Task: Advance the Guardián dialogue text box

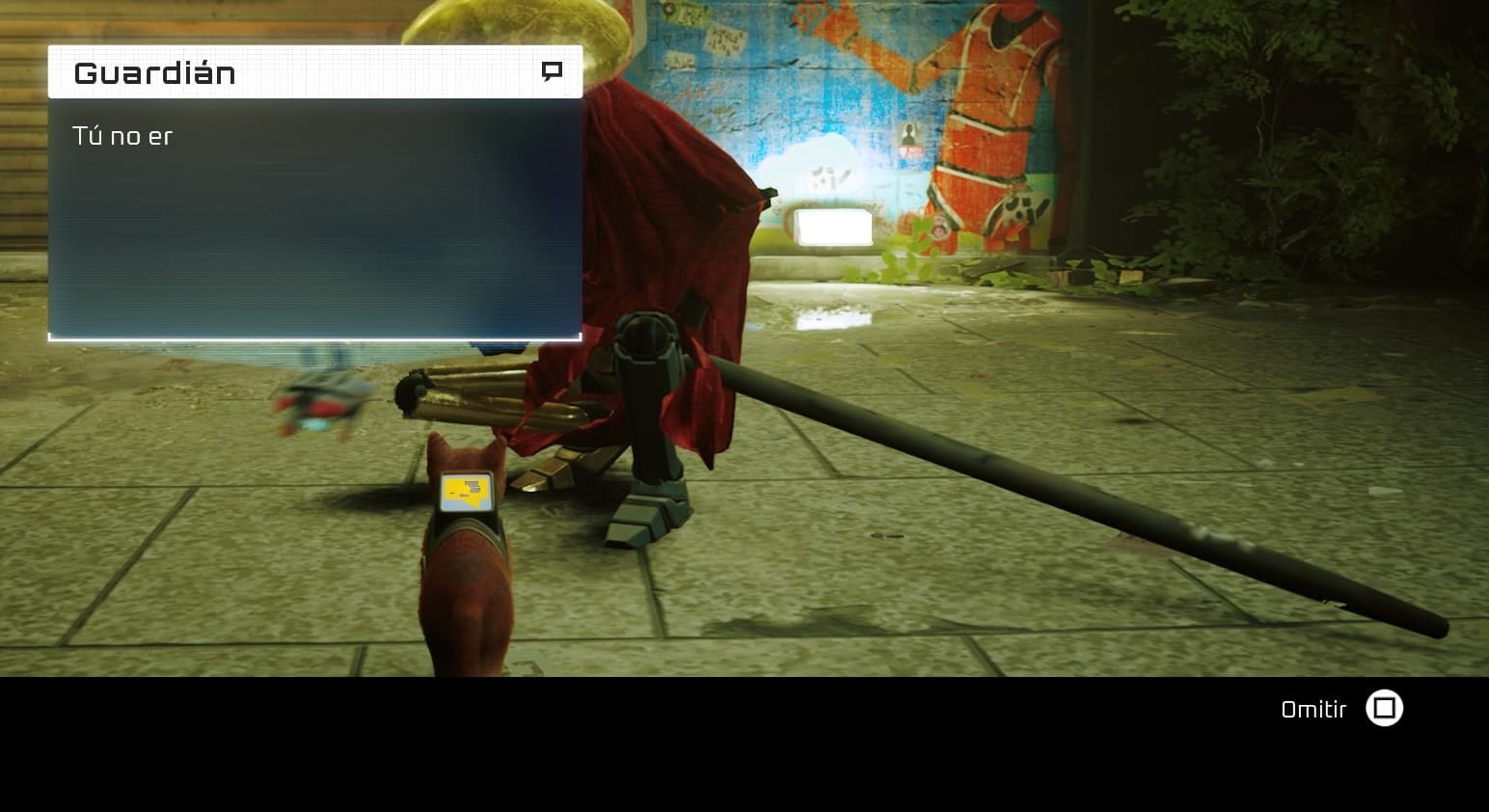Action: [314, 218]
